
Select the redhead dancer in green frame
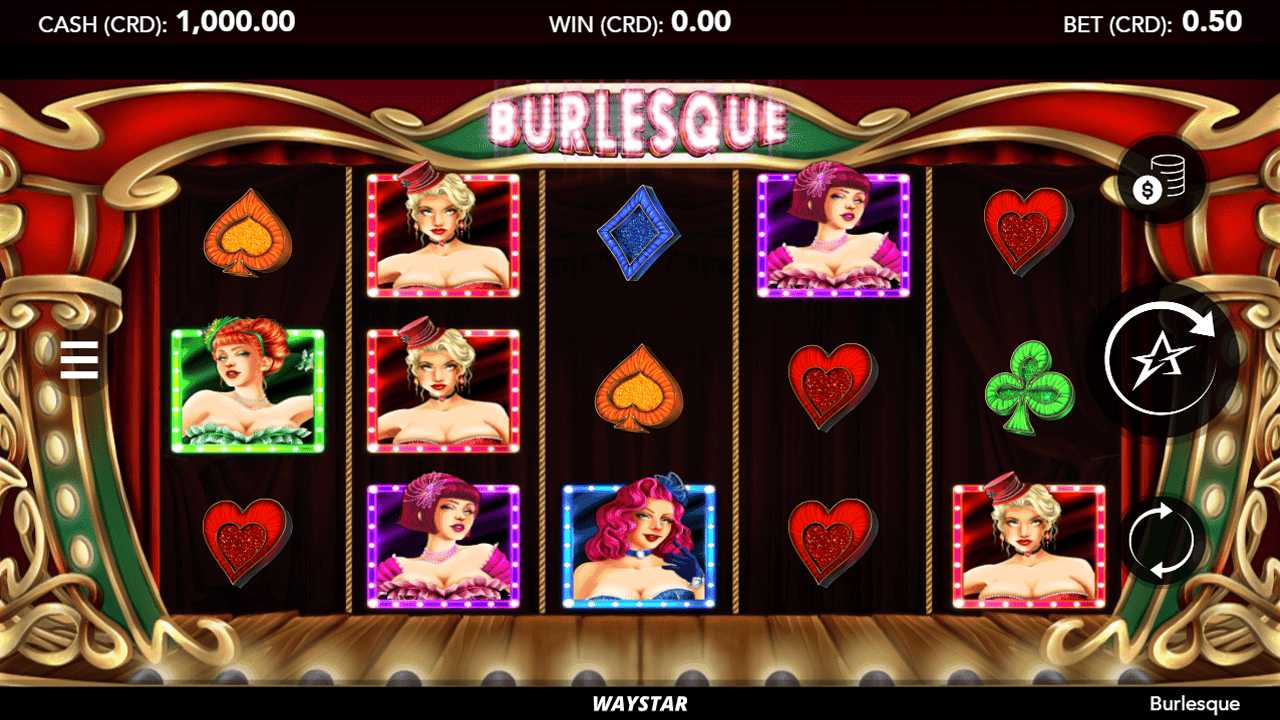point(250,390)
